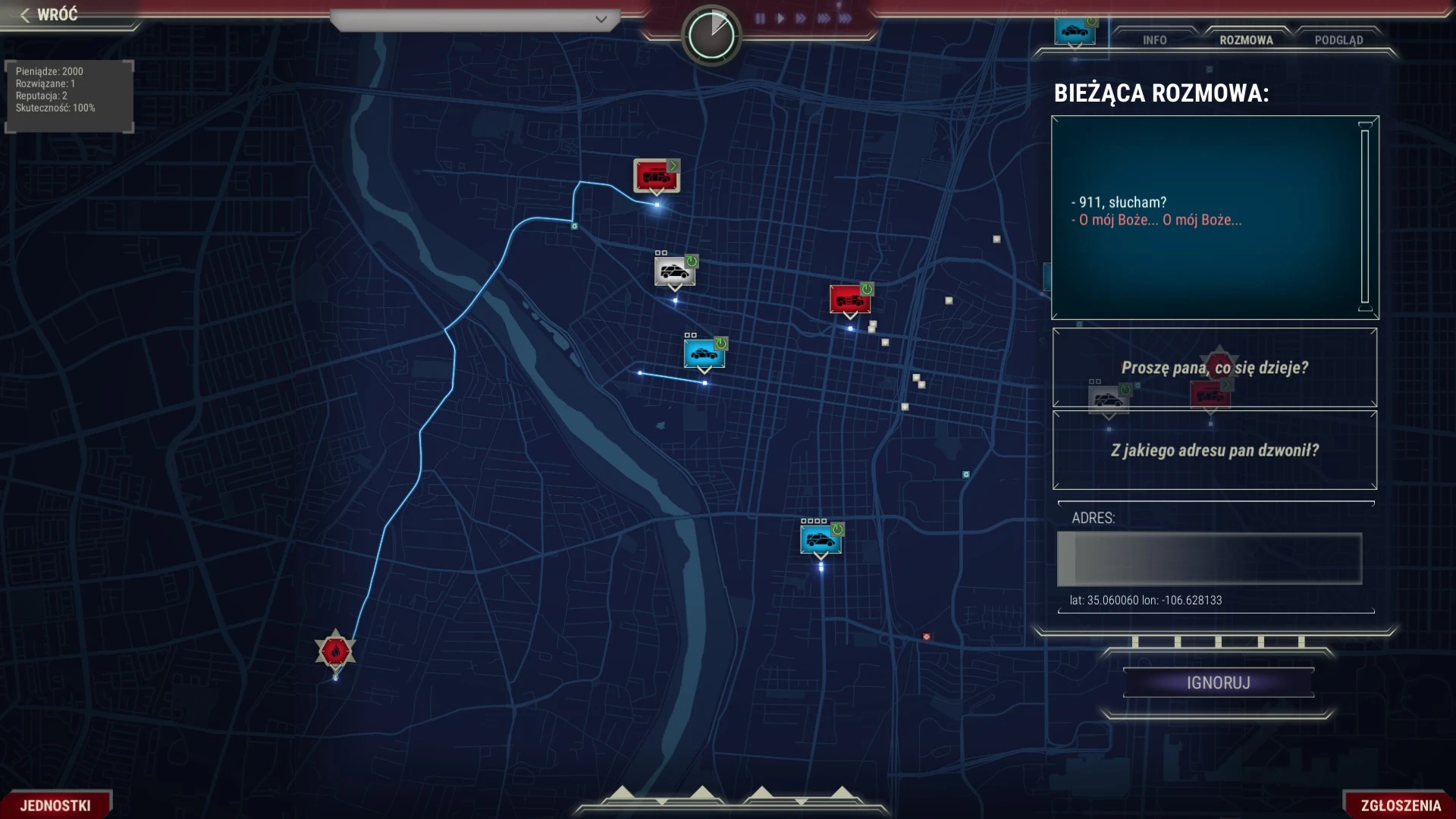Set game speed to normal play
Screen dimensions: 1456x819
(780, 18)
